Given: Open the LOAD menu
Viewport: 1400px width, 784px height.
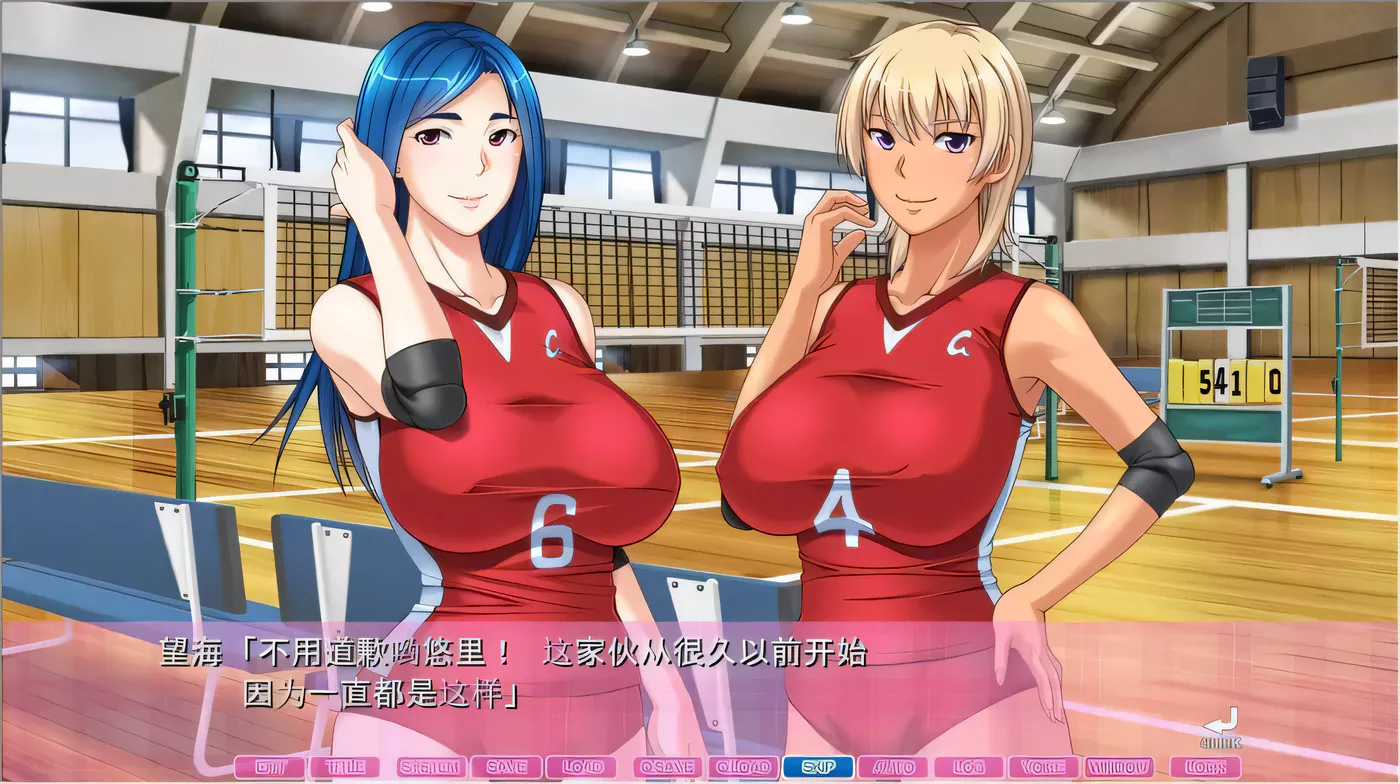Looking at the screenshot, I should 582,768.
